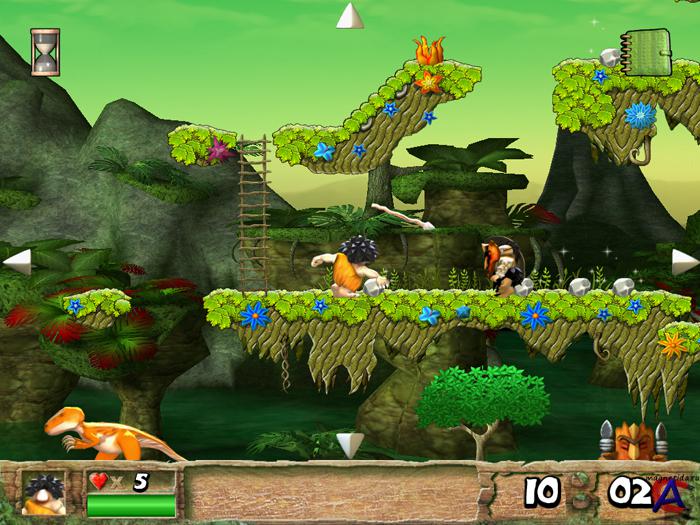
Task: Click the hourglass icon
Action: [x=45, y=52]
